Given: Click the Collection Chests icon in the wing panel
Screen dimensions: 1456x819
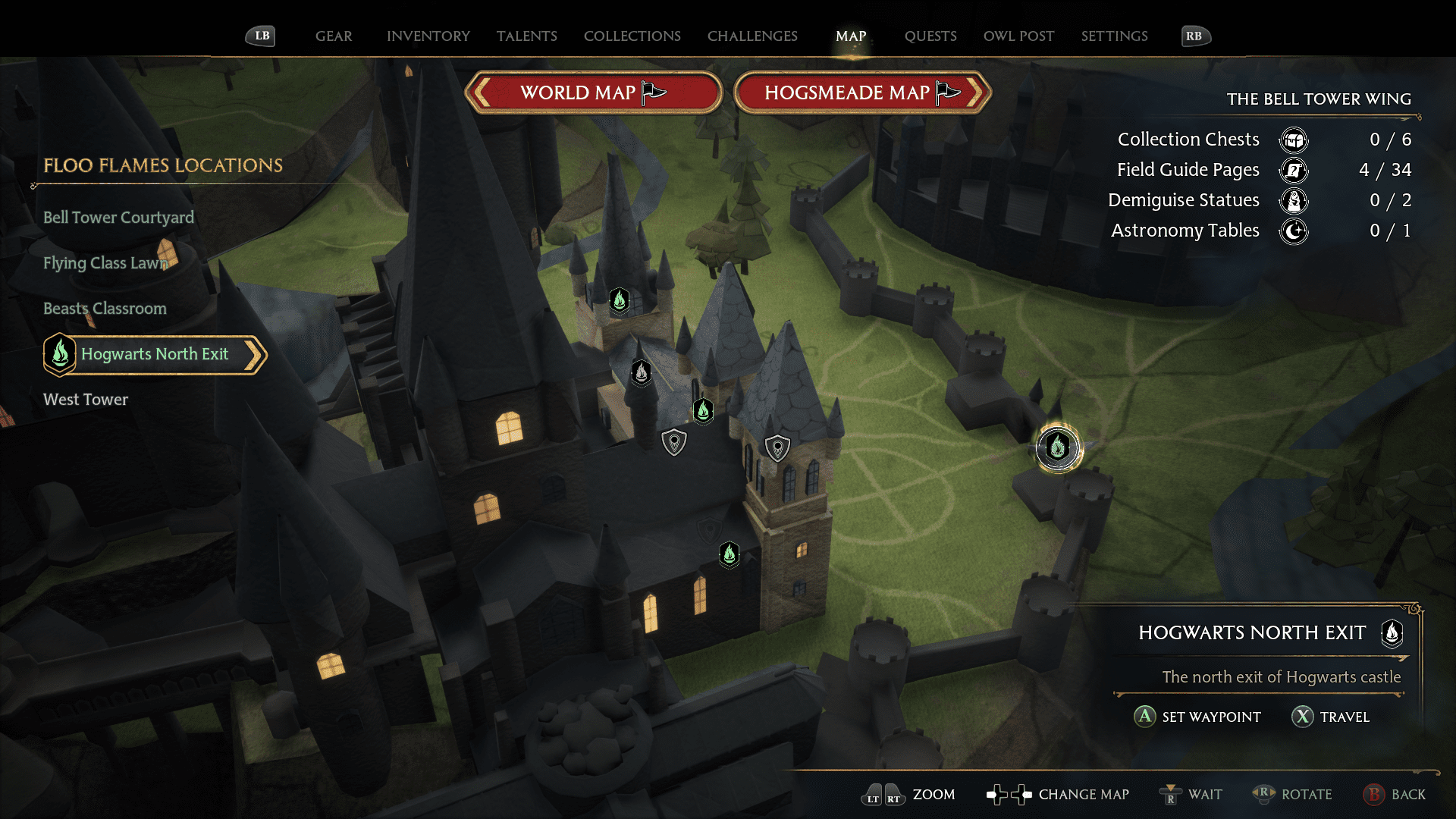Looking at the screenshot, I should [x=1293, y=140].
